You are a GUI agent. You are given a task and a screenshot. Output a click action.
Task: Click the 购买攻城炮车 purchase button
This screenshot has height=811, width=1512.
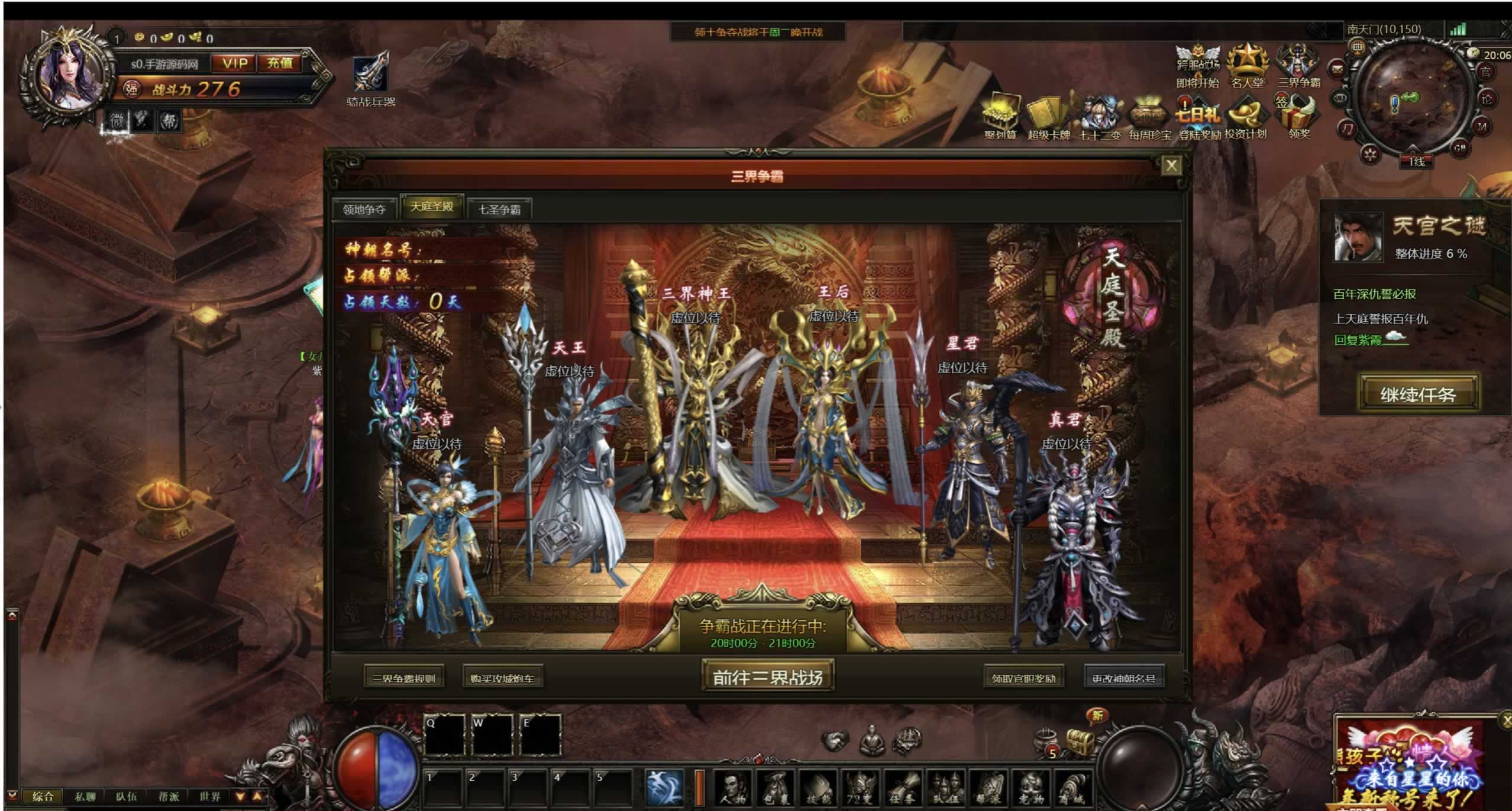coord(502,678)
